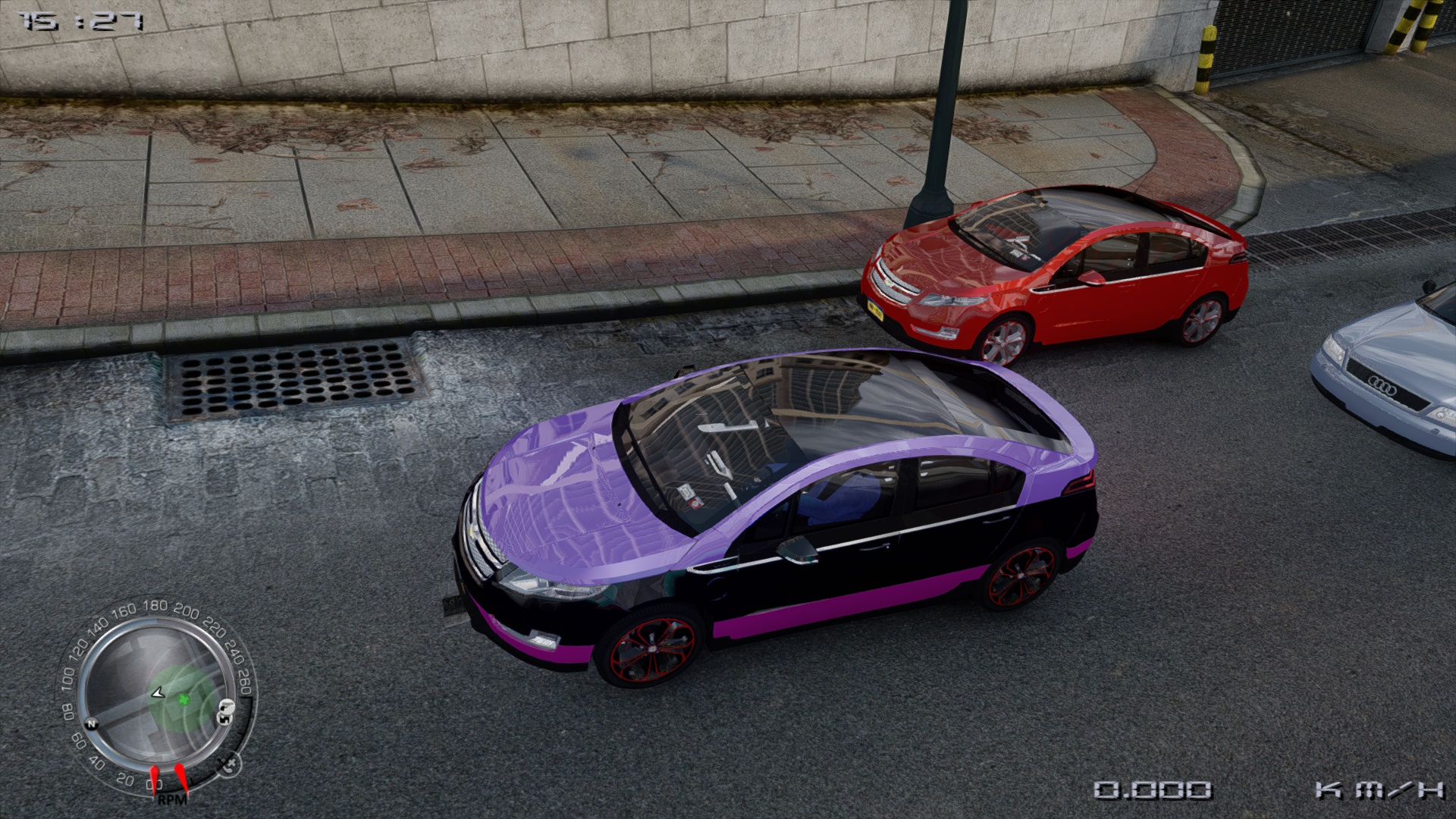Click the white player arrow on minimap
The height and width of the screenshot is (819, 1456).
pos(158,692)
